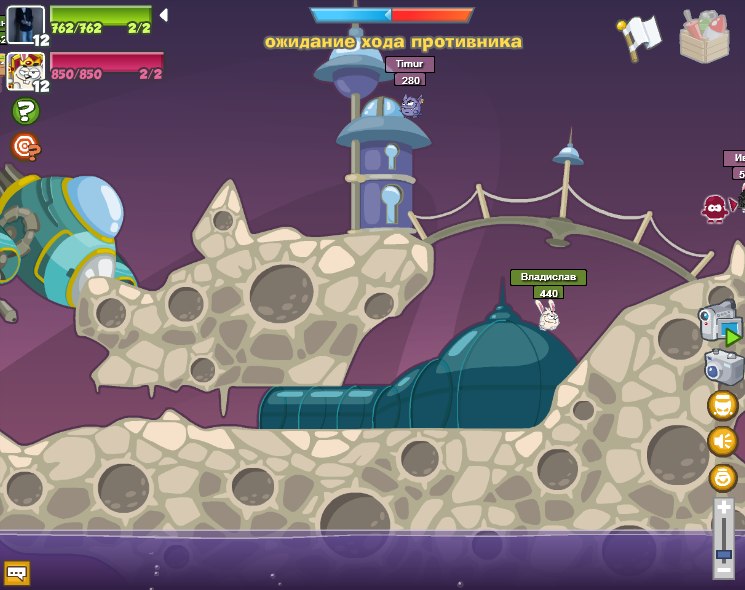The width and height of the screenshot is (745, 590).
Task: Click the round orange button above the speaker
Action: coord(722,405)
